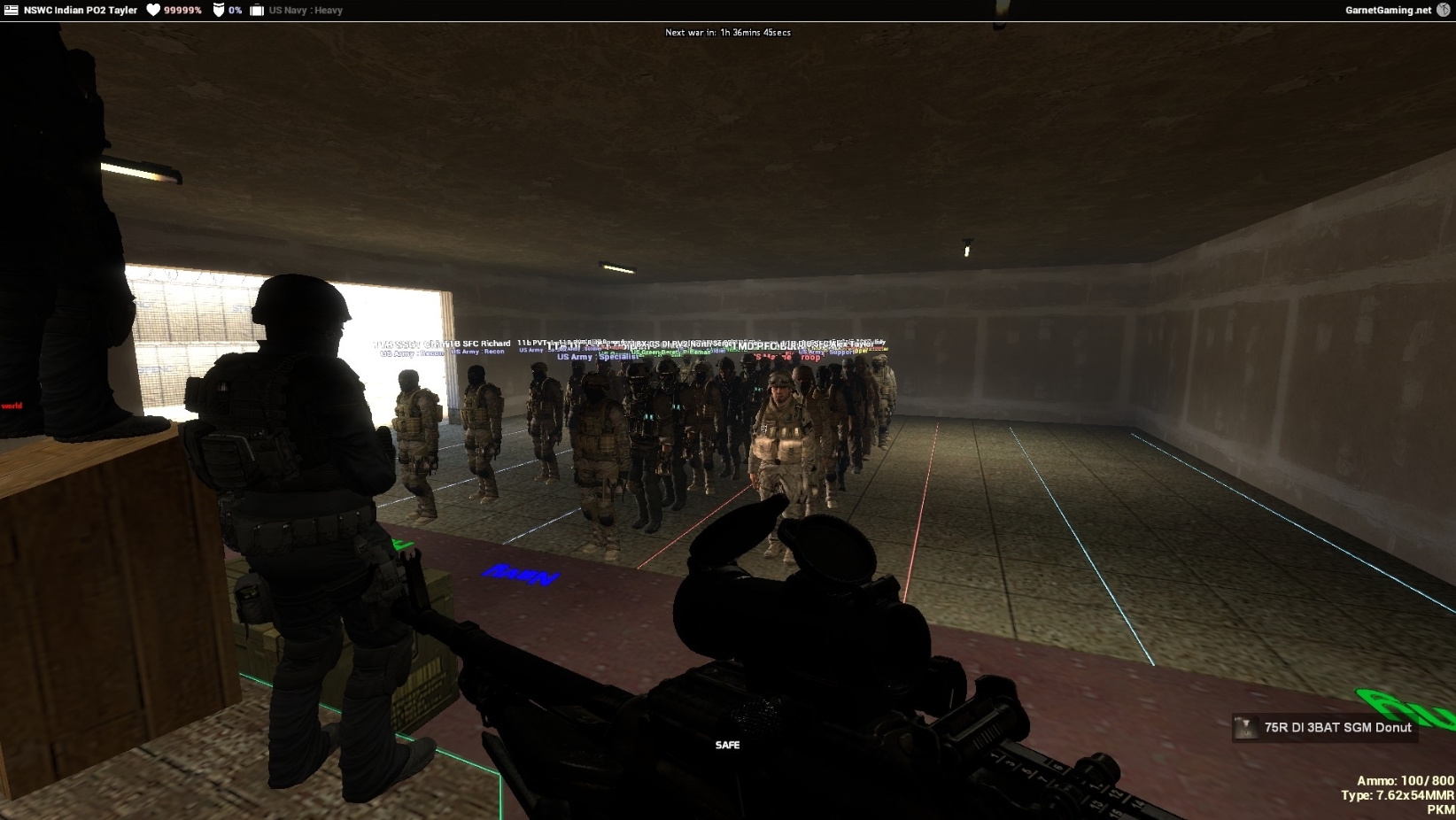Expand the 75R DI 3BAT SGM Donut notification
This screenshot has height=820, width=1456.
click(x=1339, y=728)
